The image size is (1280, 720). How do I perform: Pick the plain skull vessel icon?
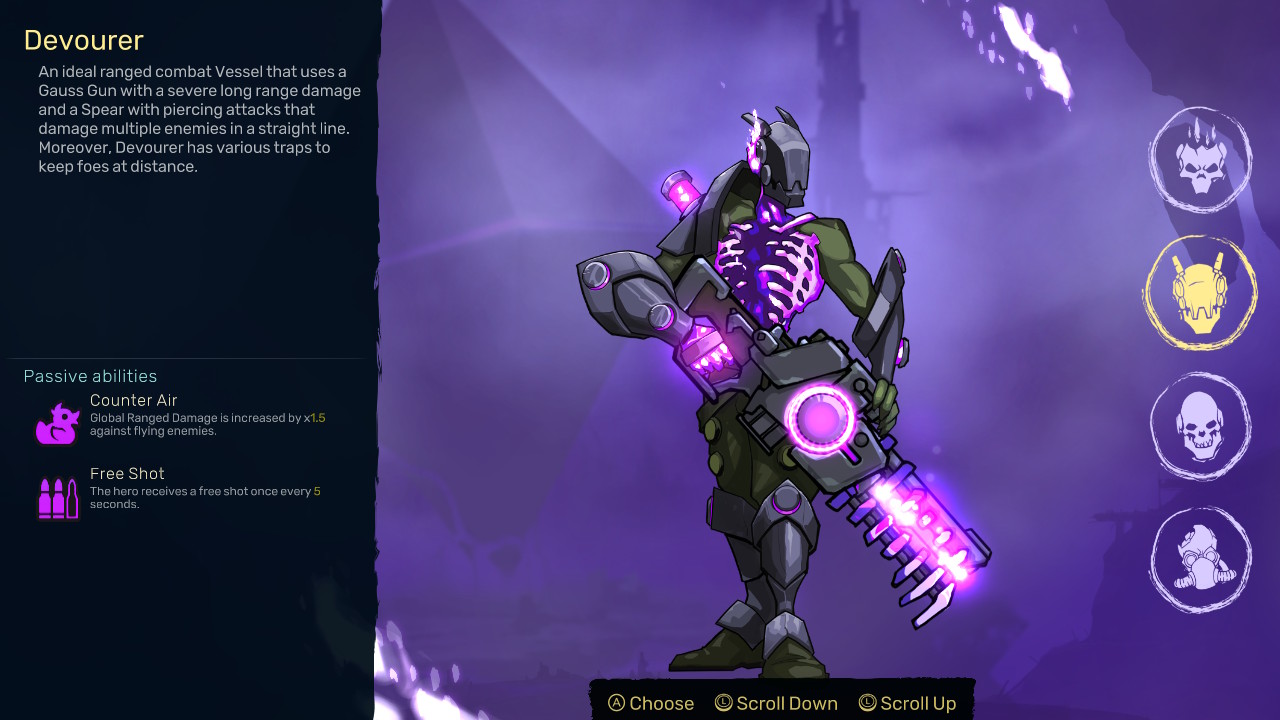pos(1200,426)
